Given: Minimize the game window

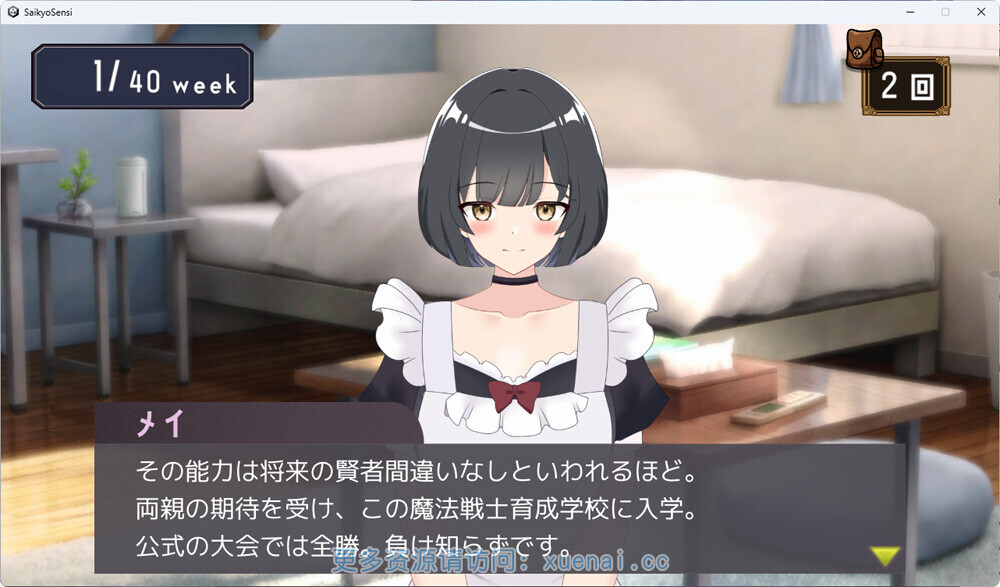Looking at the screenshot, I should pos(910,11).
